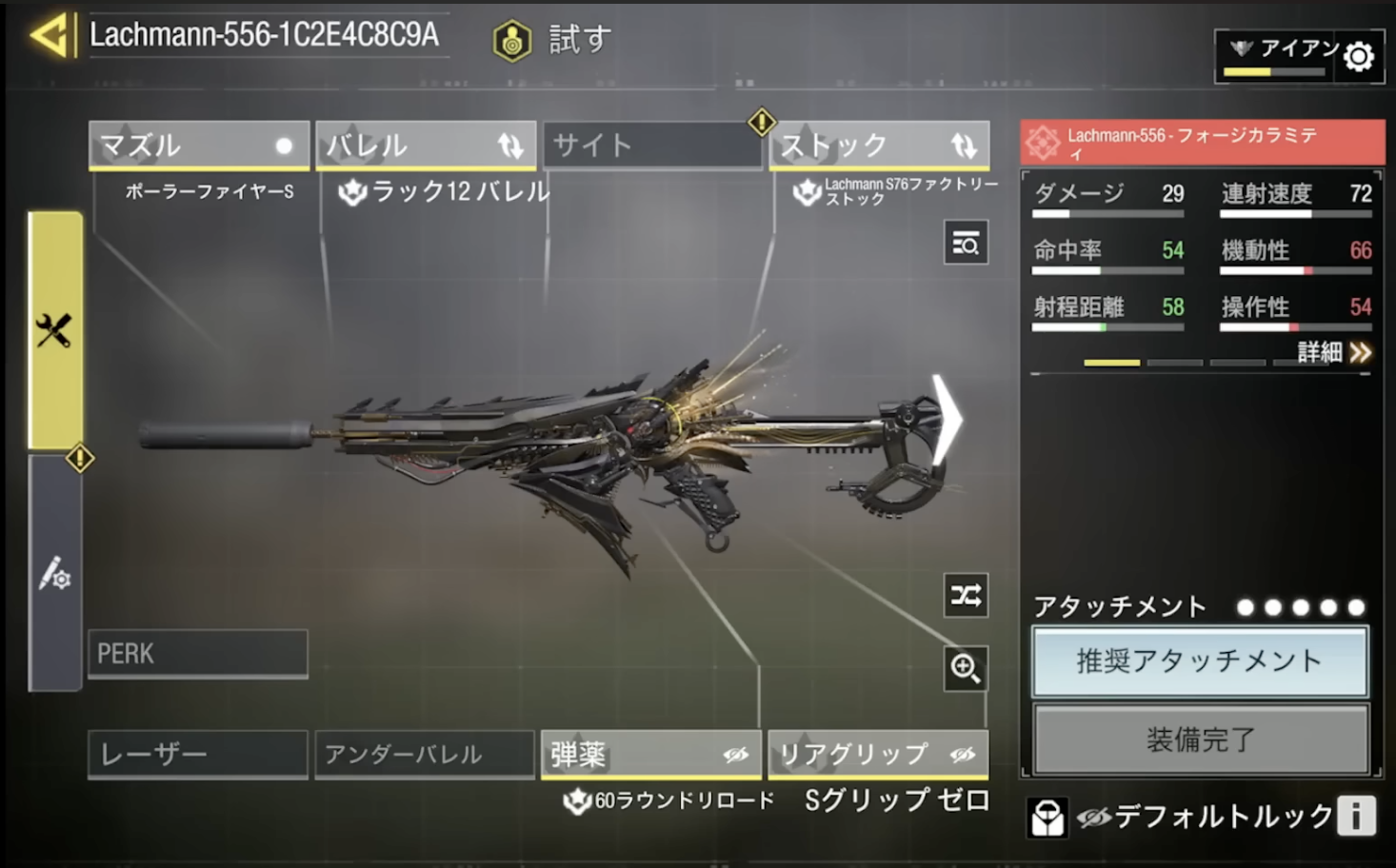1396x868 pixels.
Task: Choose the バレル barrel attachment slot
Action: [425, 146]
